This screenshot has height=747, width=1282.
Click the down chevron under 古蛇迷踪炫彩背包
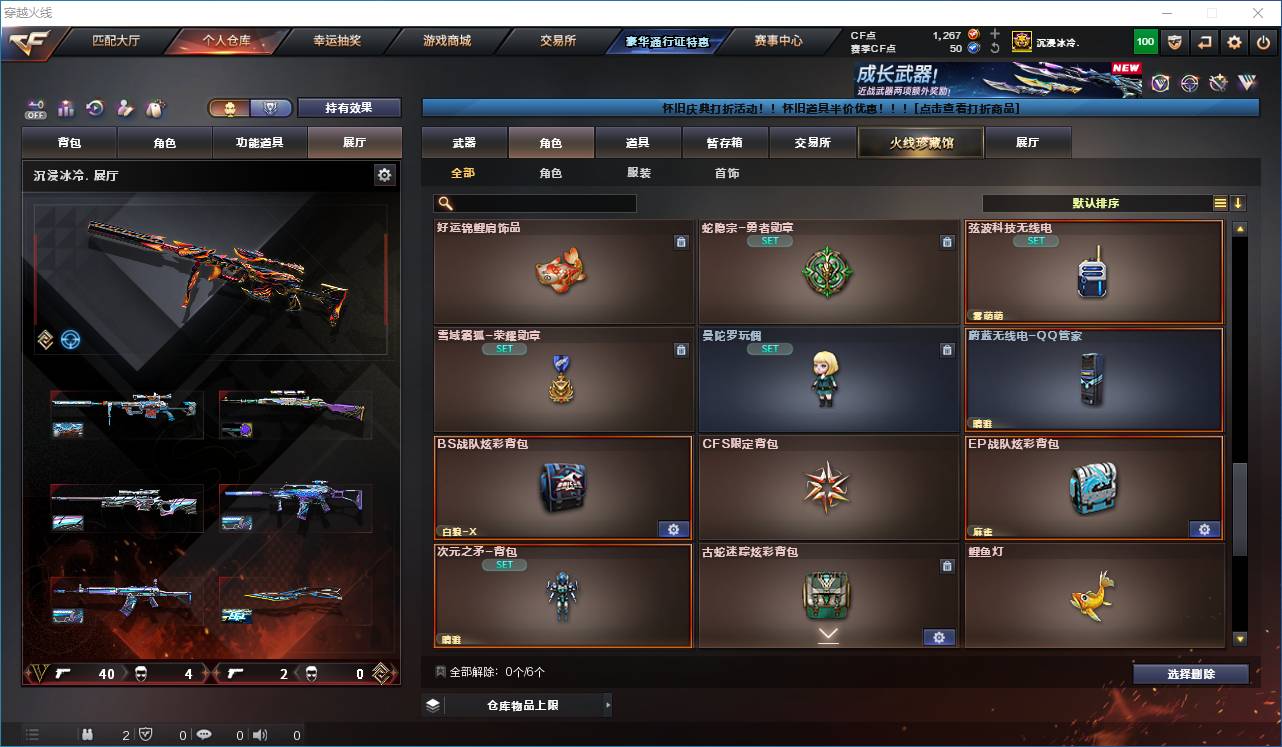828,637
